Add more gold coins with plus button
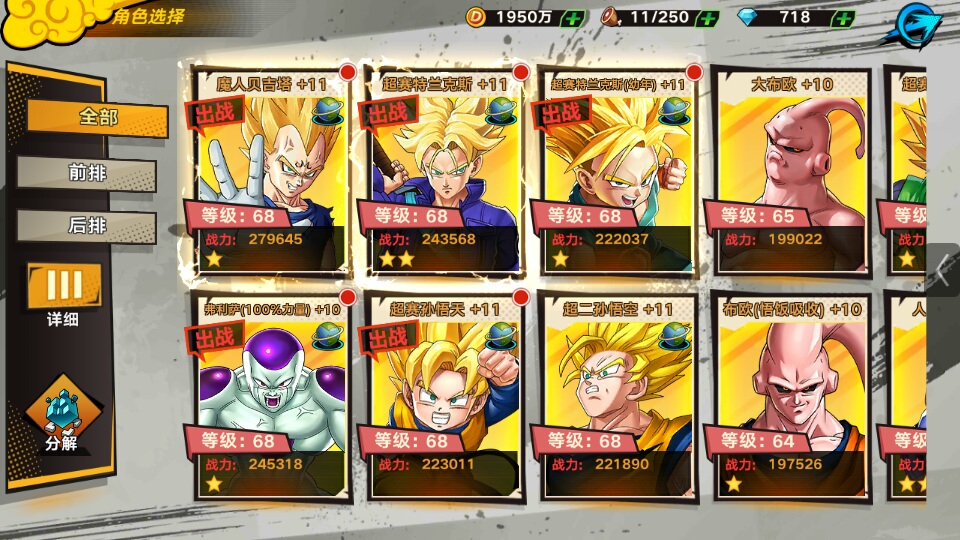The height and width of the screenshot is (540, 960). [x=574, y=18]
